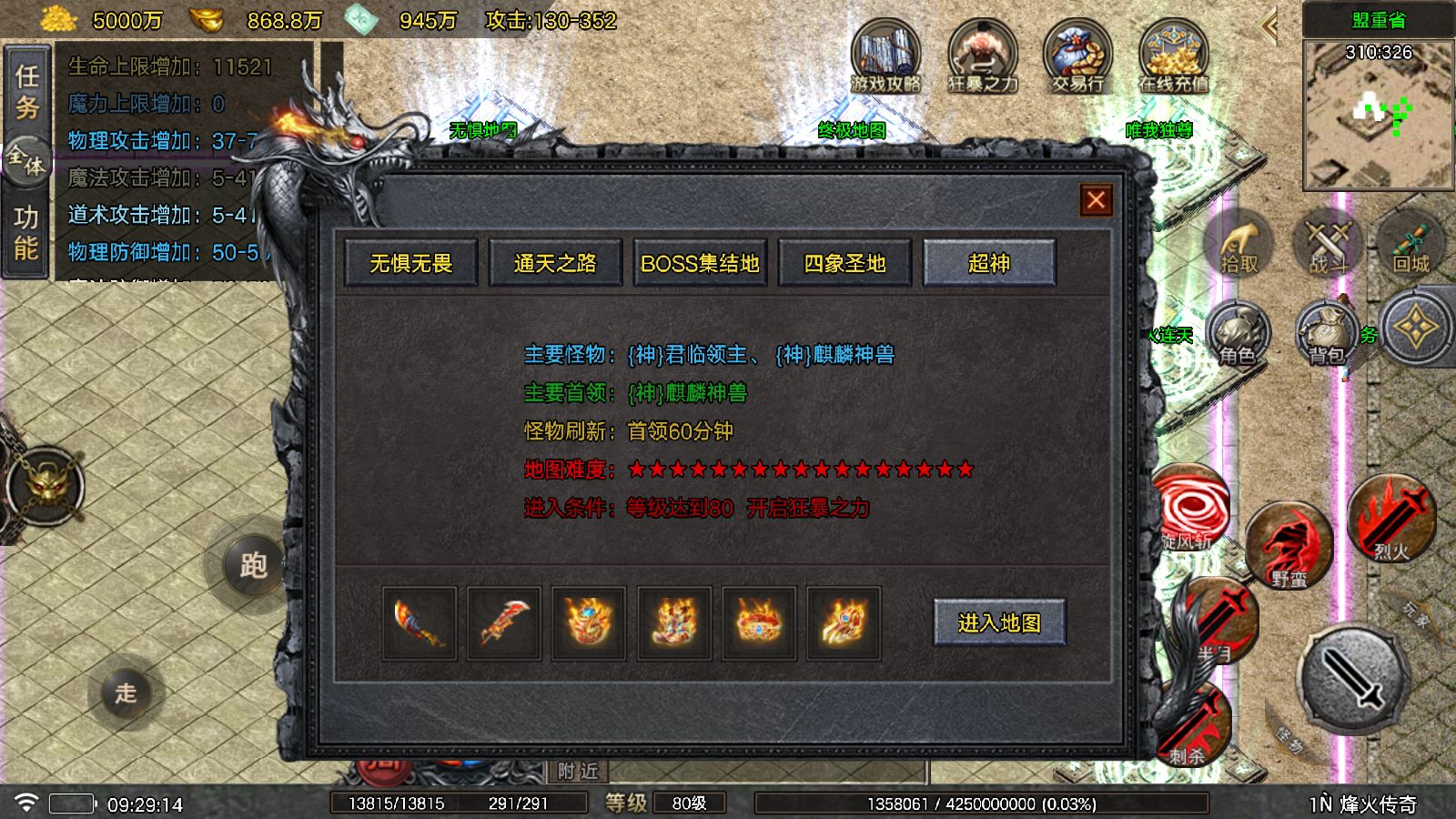Switch movement to 跑 run mode

pos(253,565)
